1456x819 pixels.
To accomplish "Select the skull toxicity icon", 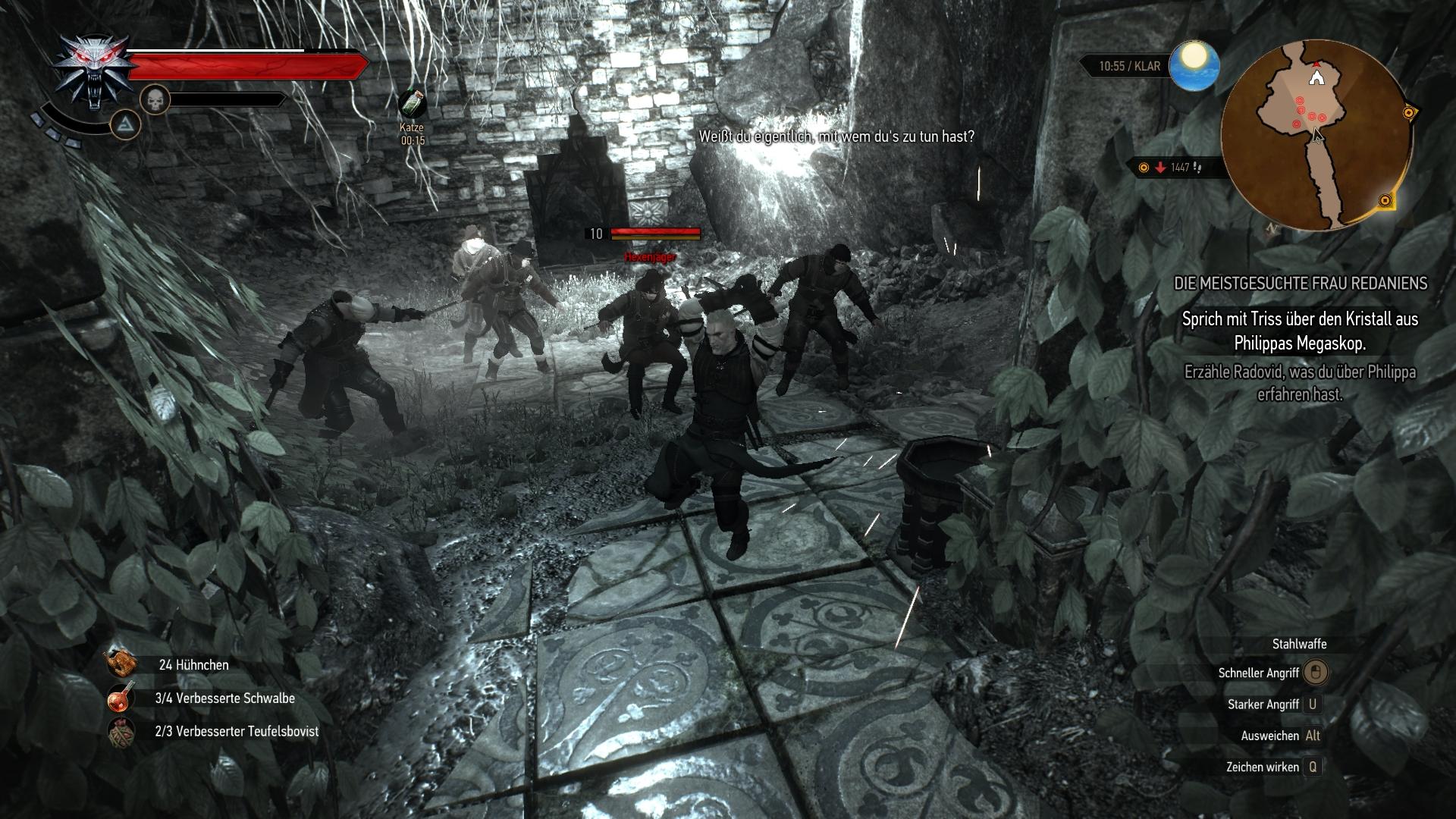I will (155, 99).
